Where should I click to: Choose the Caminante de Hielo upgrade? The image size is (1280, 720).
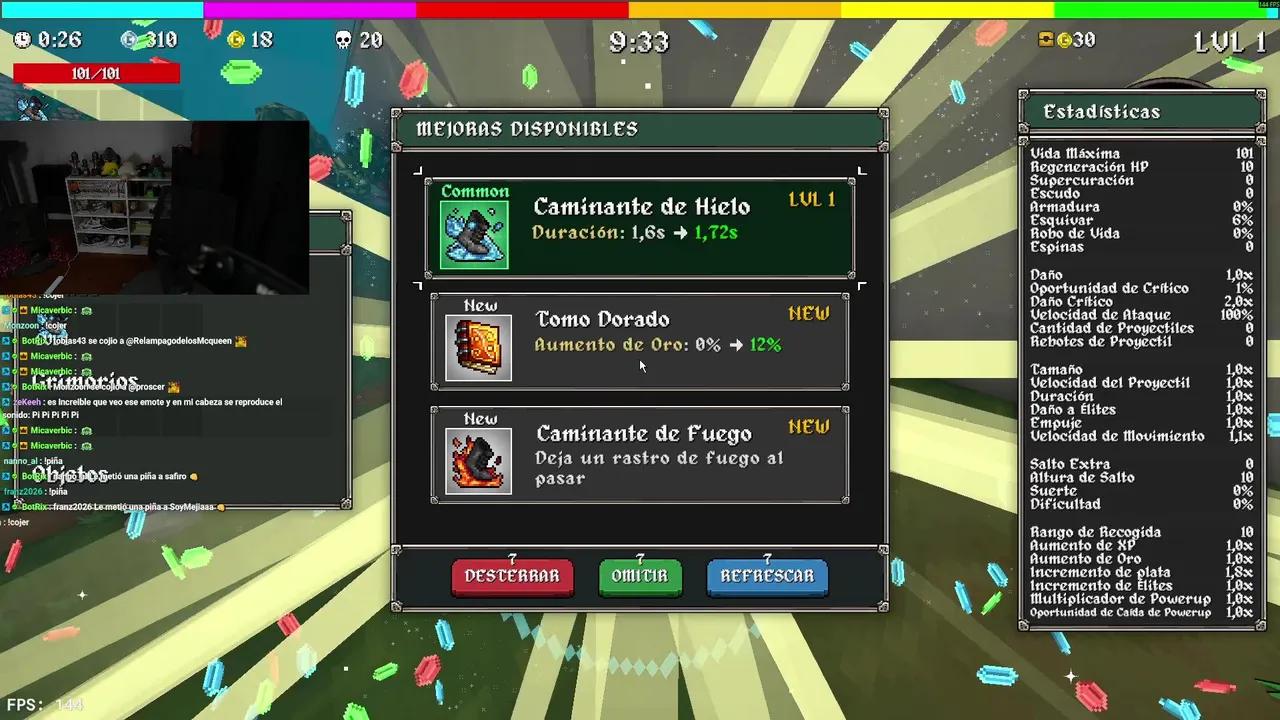[640, 227]
